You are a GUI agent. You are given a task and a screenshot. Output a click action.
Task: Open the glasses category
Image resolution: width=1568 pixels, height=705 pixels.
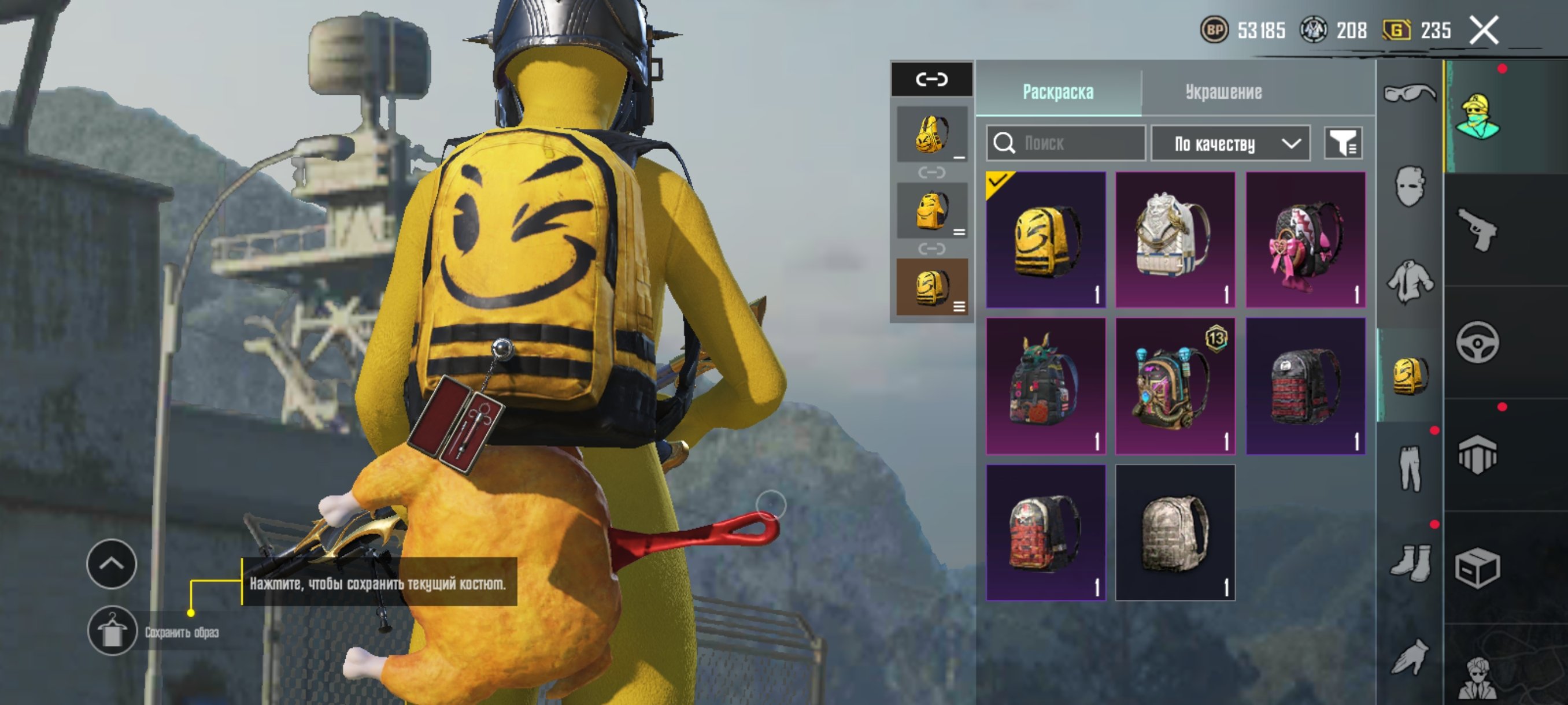tap(1410, 93)
